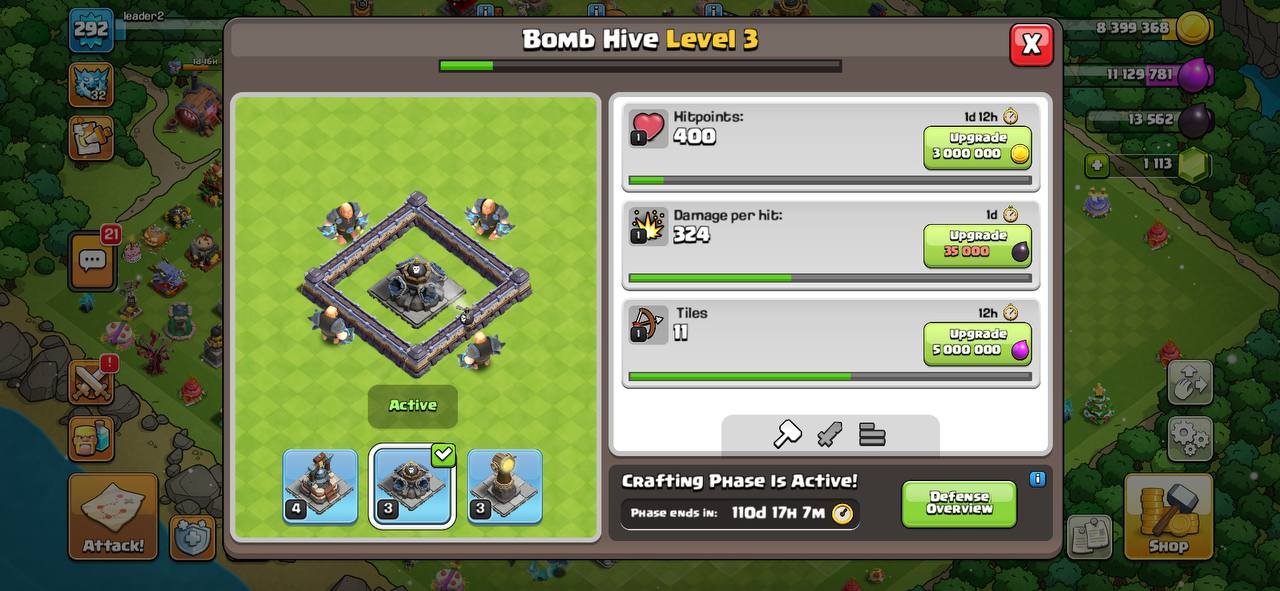Switch to the sword tab
This screenshot has height=591, width=1280.
click(830, 434)
